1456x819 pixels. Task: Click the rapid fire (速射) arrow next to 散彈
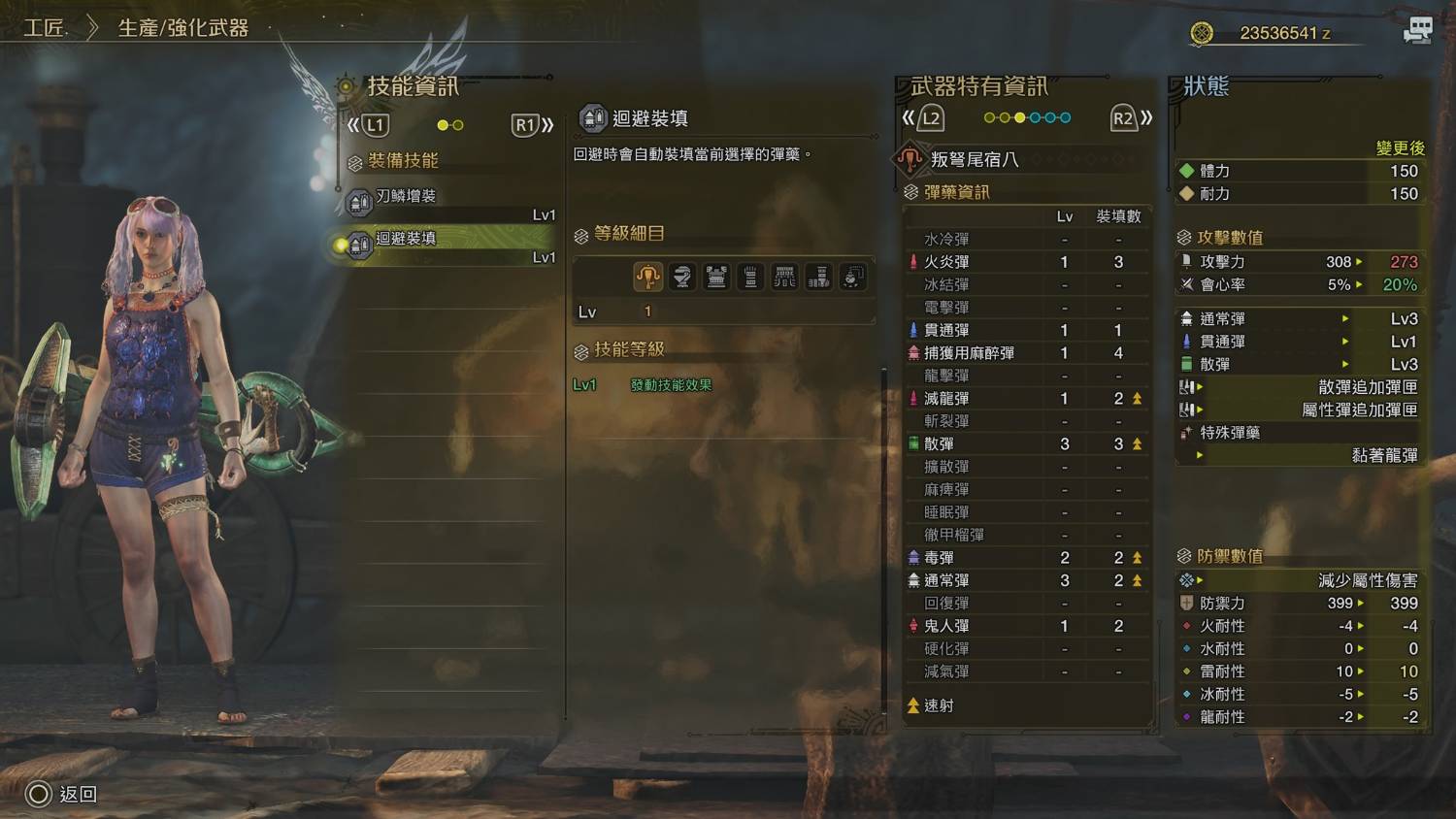[x=1135, y=443]
